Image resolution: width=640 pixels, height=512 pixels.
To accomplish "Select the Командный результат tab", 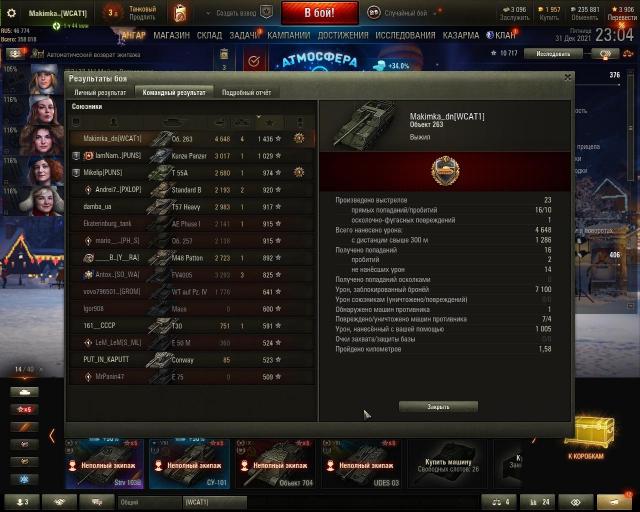I will pyautogui.click(x=175, y=92).
